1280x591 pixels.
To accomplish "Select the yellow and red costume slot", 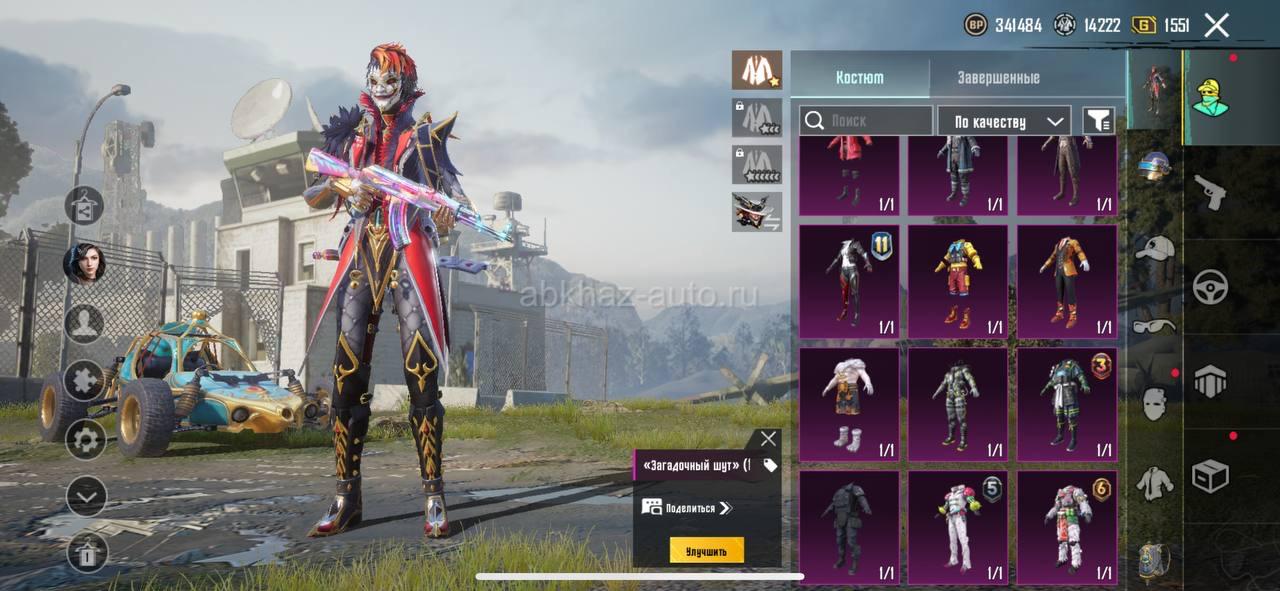I will 958,281.
